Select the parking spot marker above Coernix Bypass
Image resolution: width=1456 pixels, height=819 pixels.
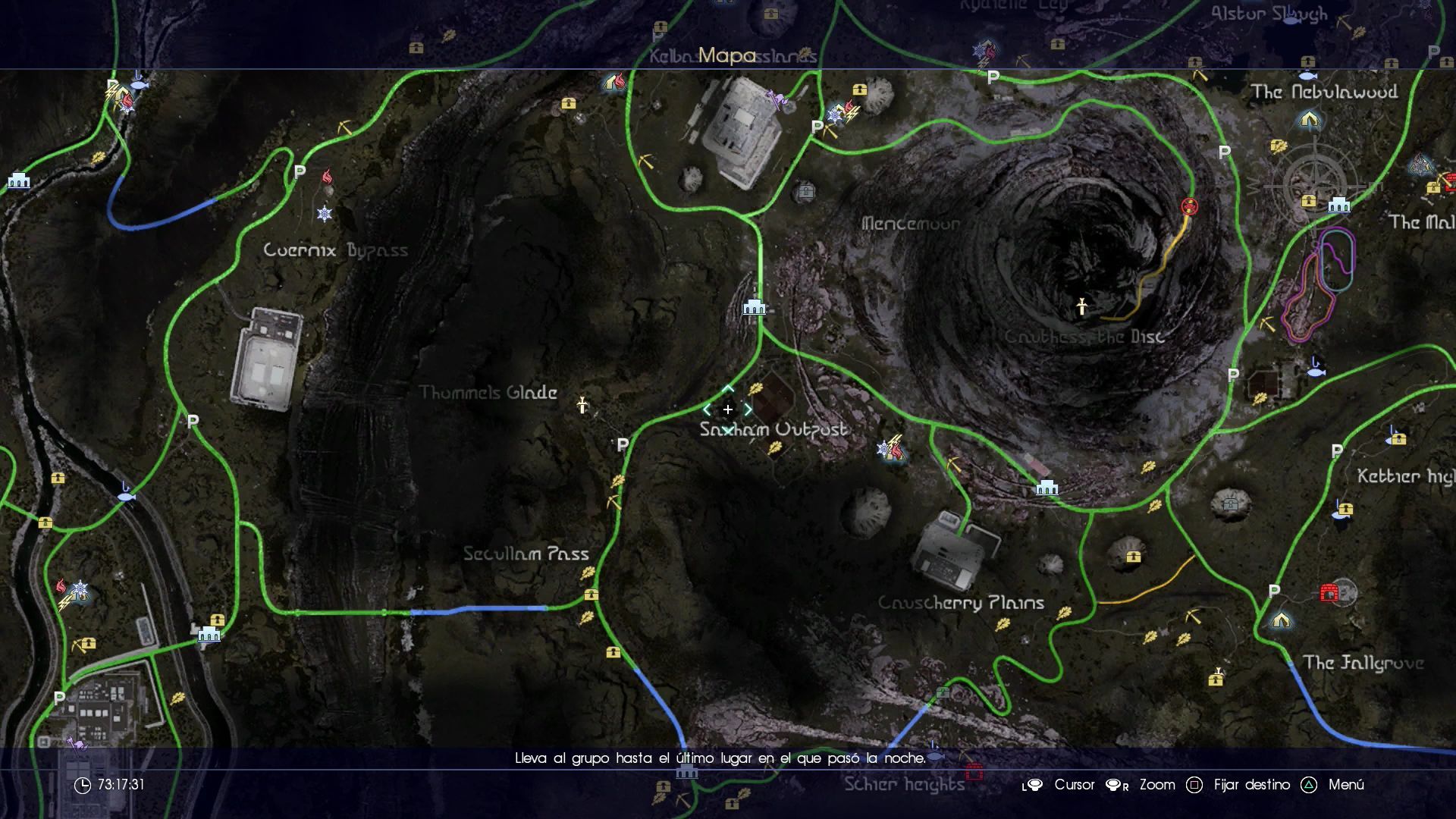300,172
